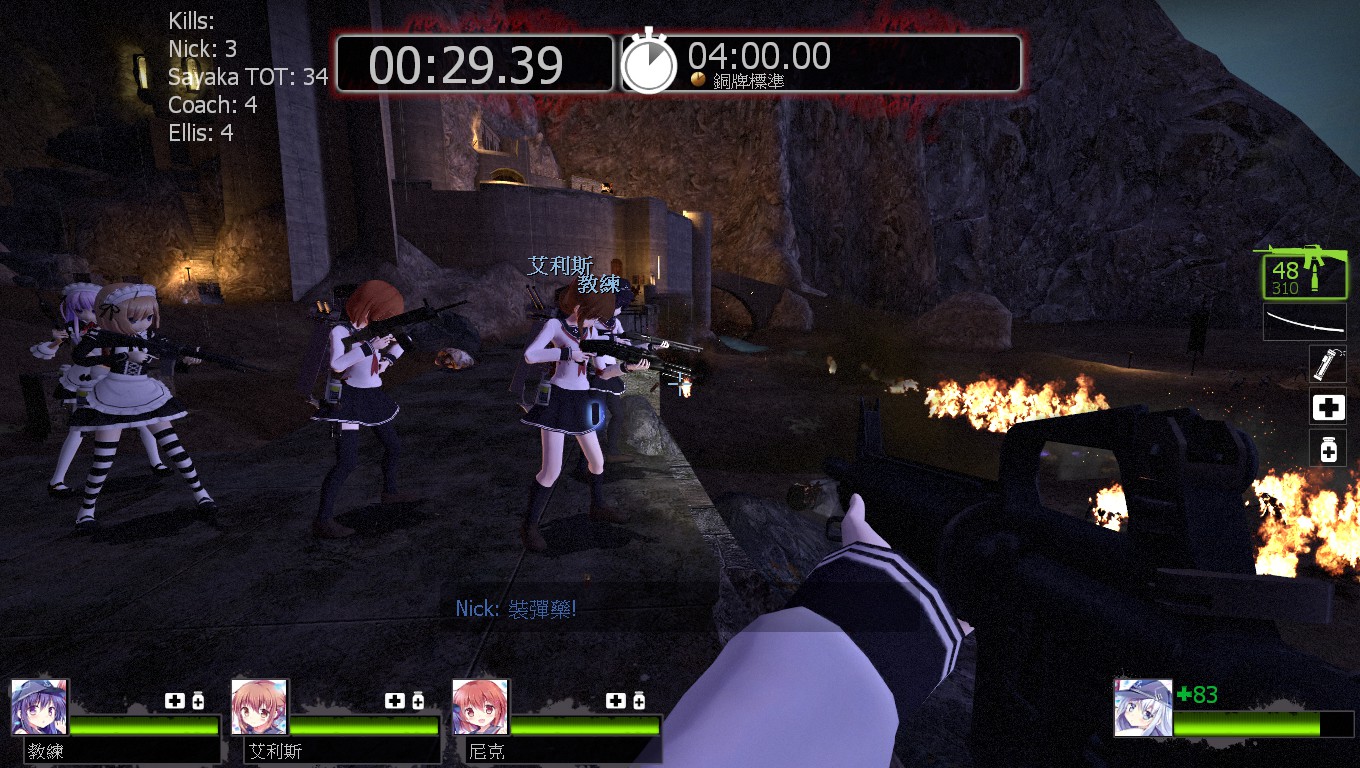Equip the pipe bomb throwable

tap(1328, 364)
